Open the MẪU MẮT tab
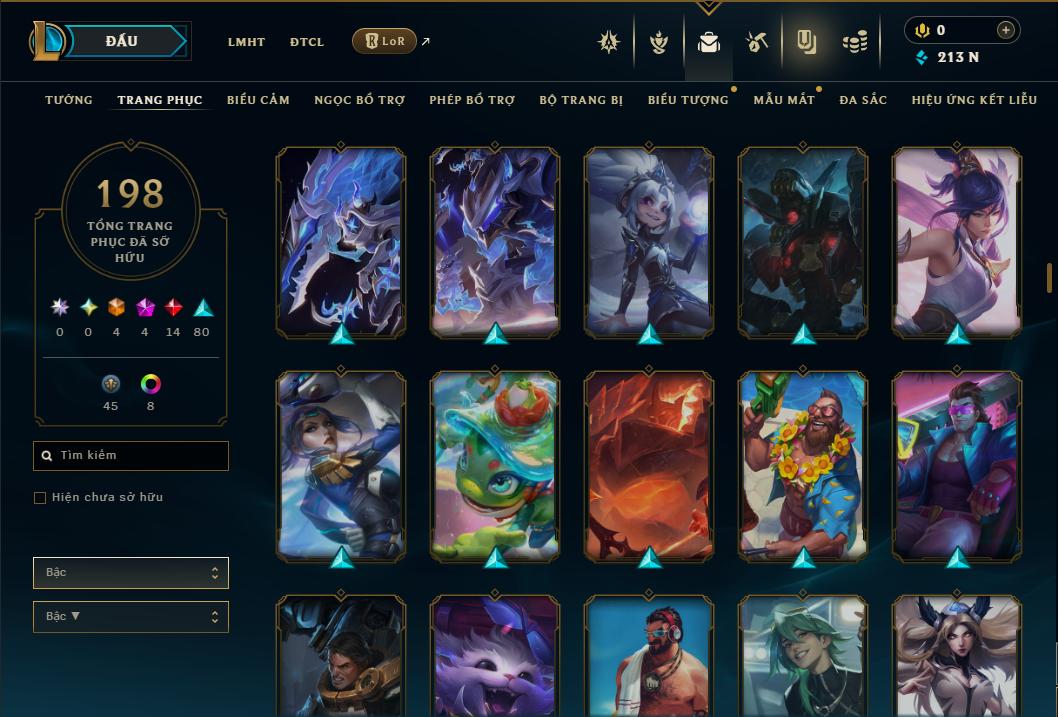Screen dimensions: 1058x717 tap(784, 100)
